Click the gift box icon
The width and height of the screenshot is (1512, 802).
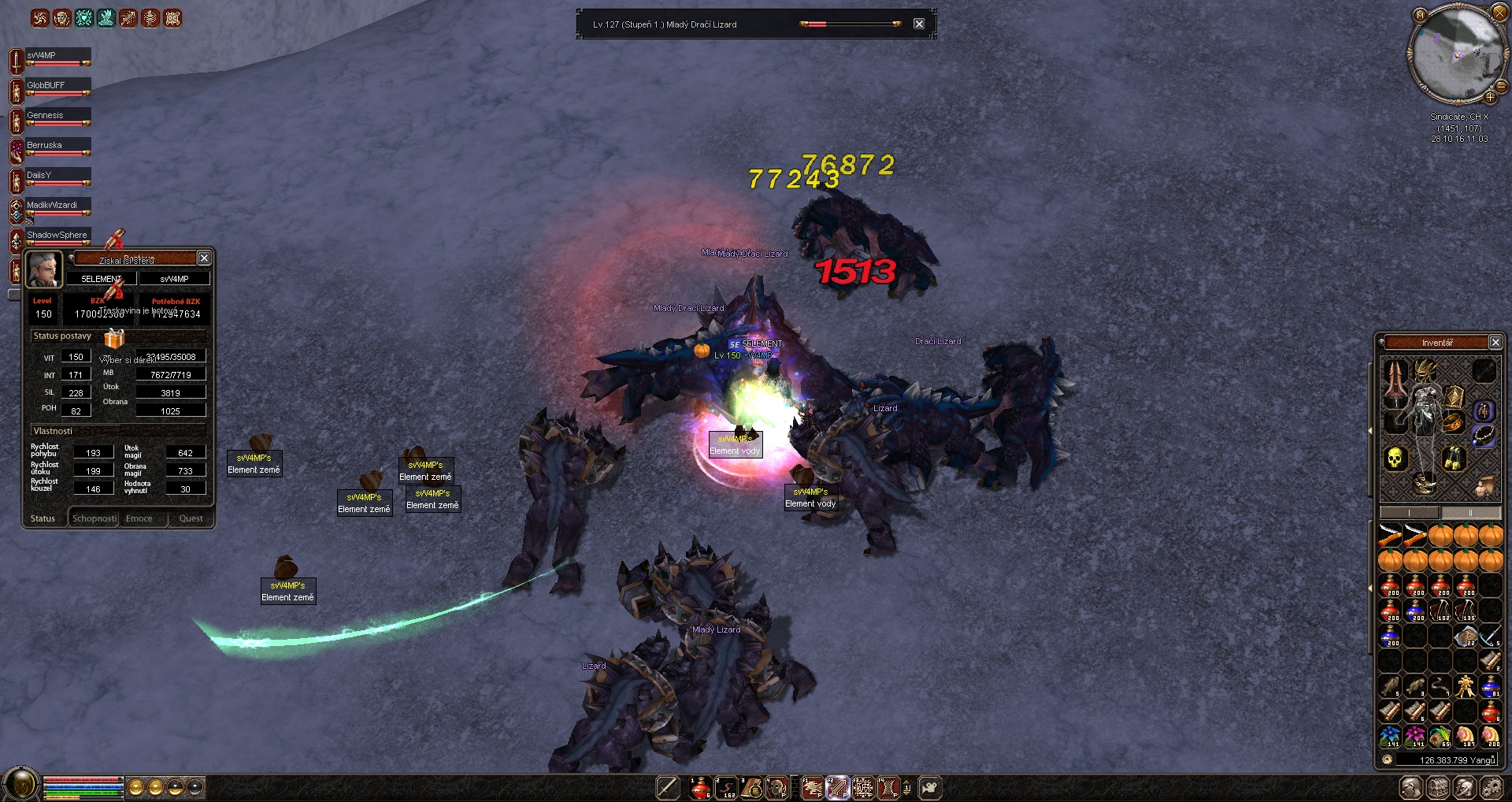pos(115,340)
